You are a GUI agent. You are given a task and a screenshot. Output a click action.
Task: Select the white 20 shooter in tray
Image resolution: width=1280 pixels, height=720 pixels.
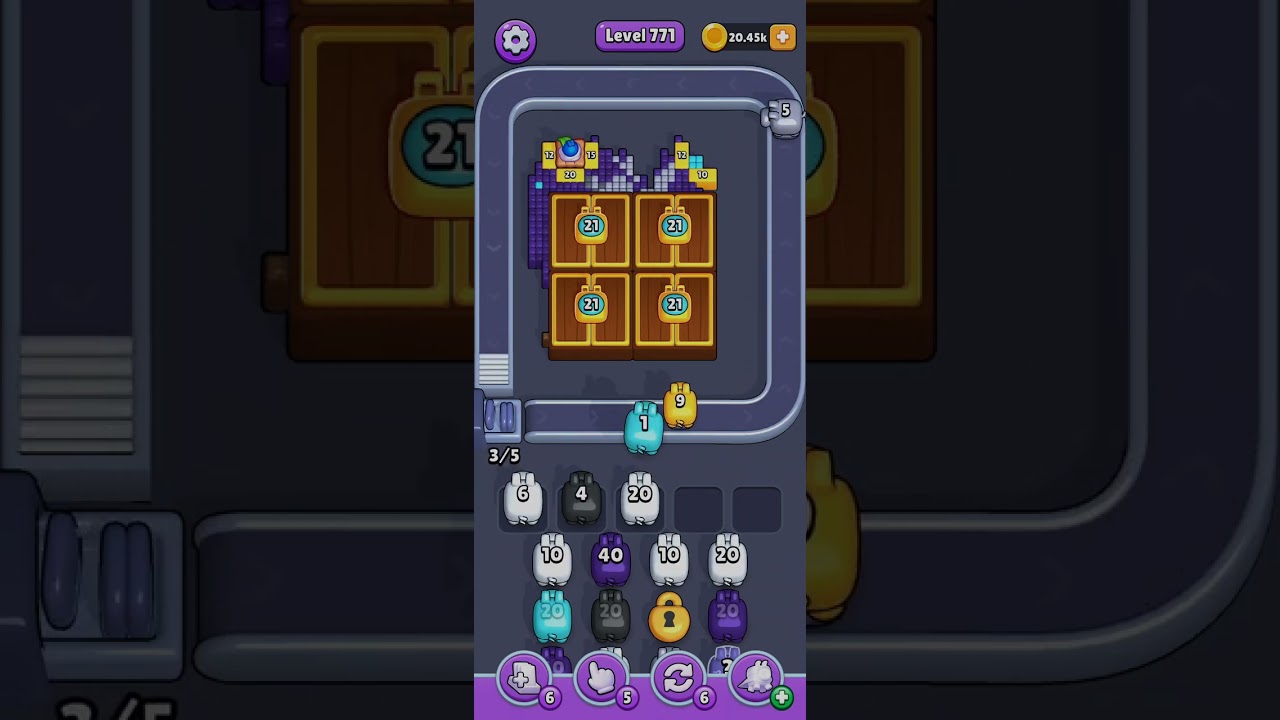640,500
